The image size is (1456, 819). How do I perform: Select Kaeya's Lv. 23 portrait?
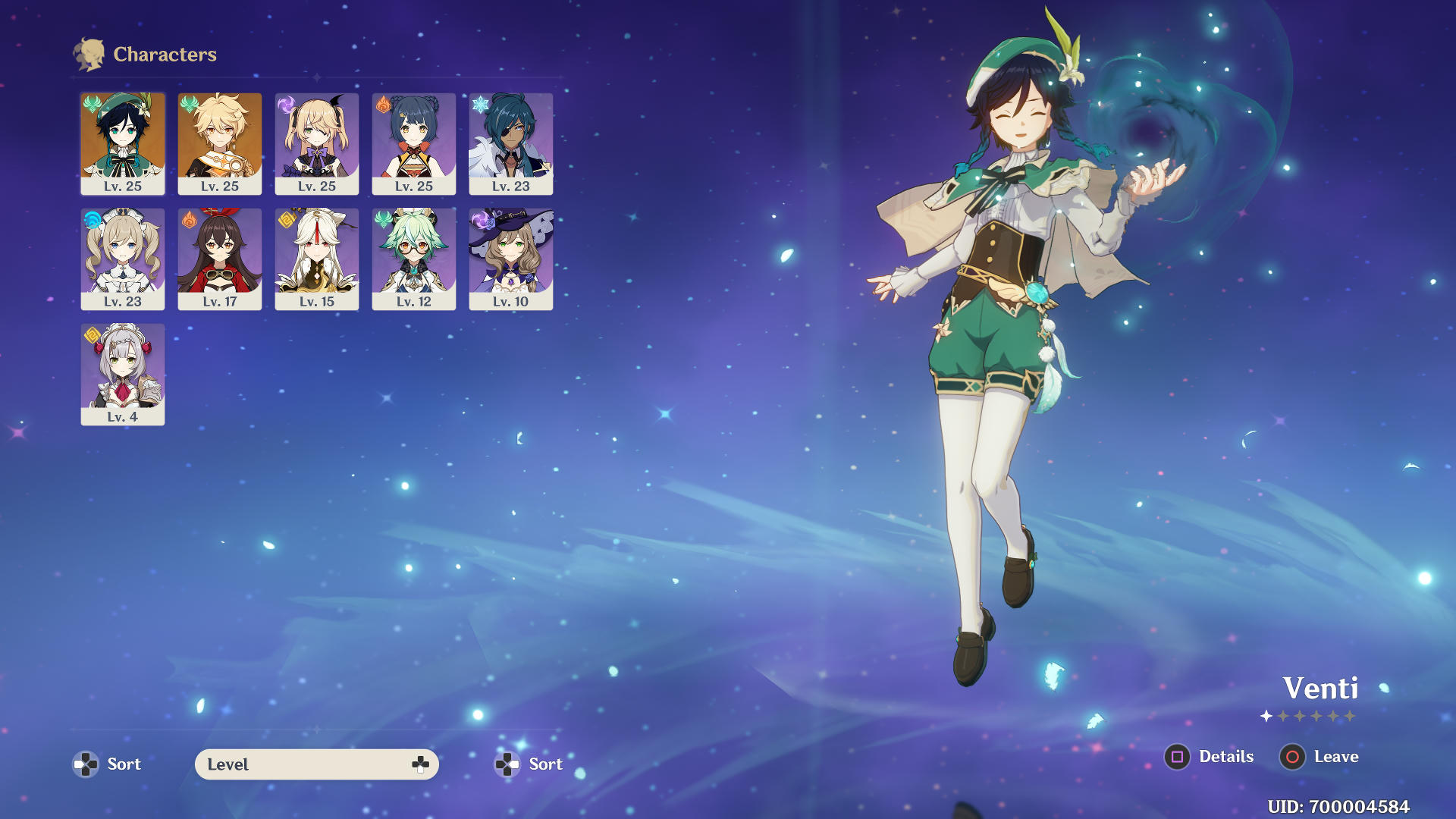click(511, 143)
